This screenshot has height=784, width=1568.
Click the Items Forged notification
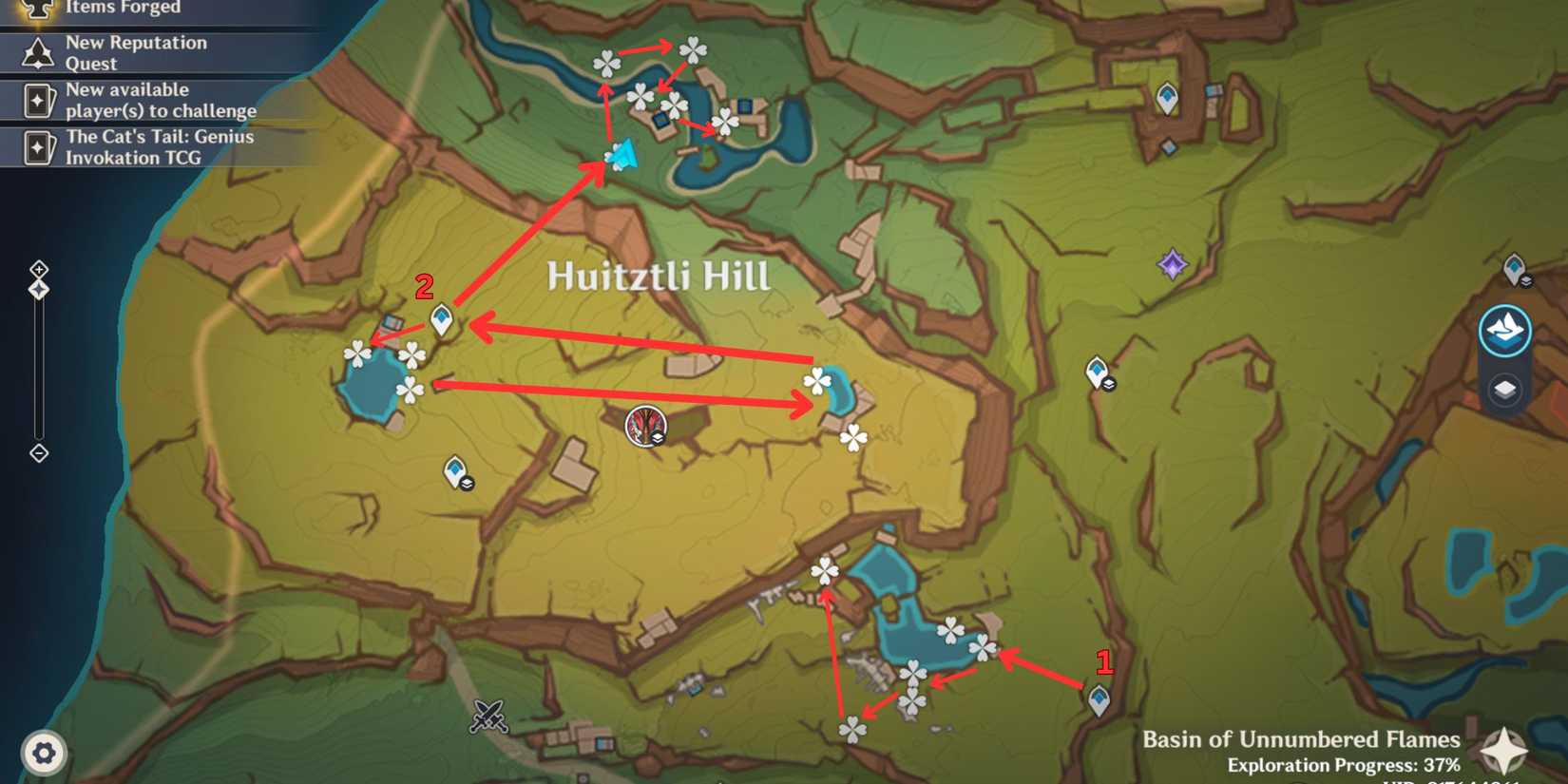click(x=124, y=8)
